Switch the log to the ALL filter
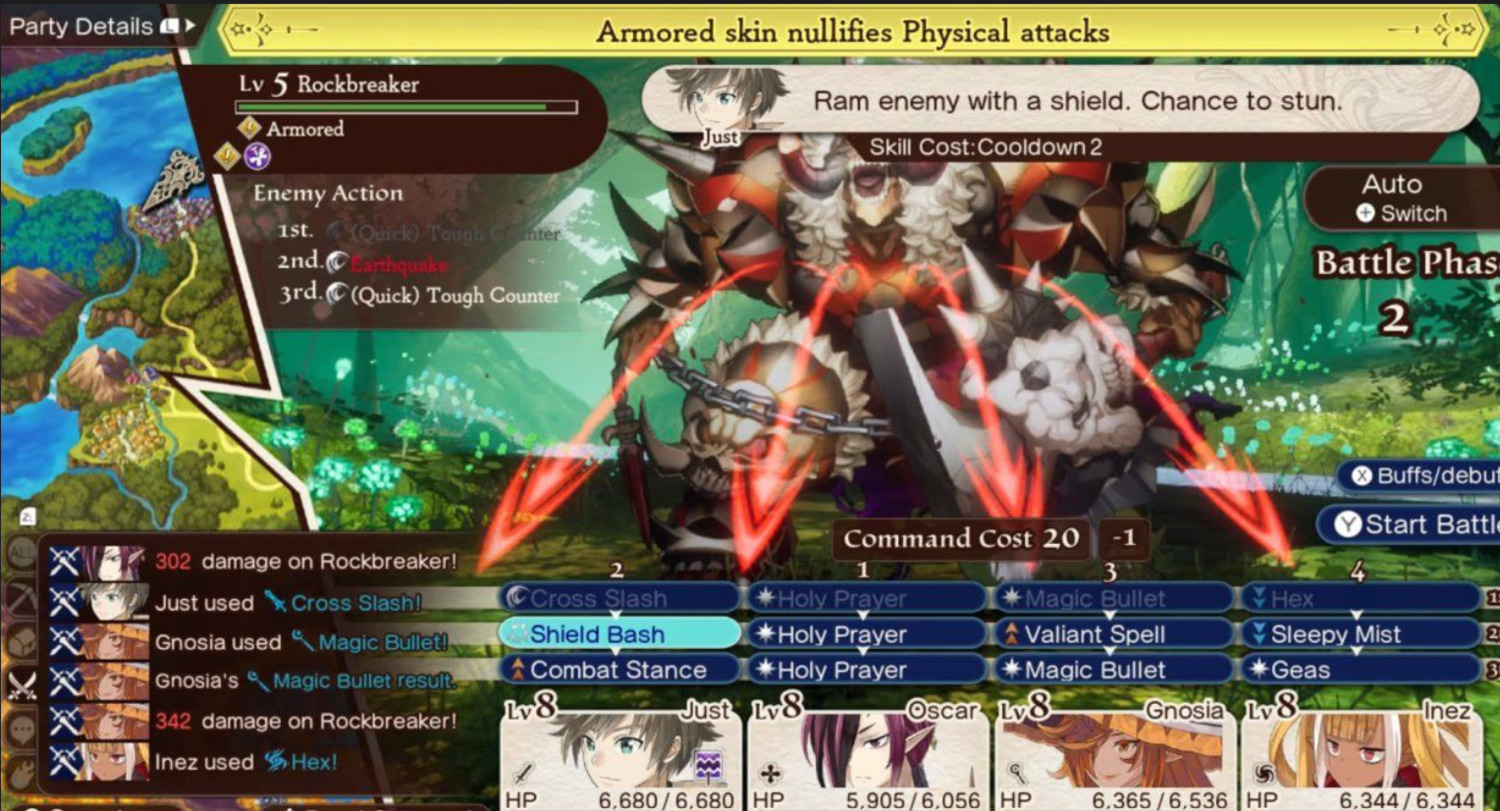 (x=19, y=553)
